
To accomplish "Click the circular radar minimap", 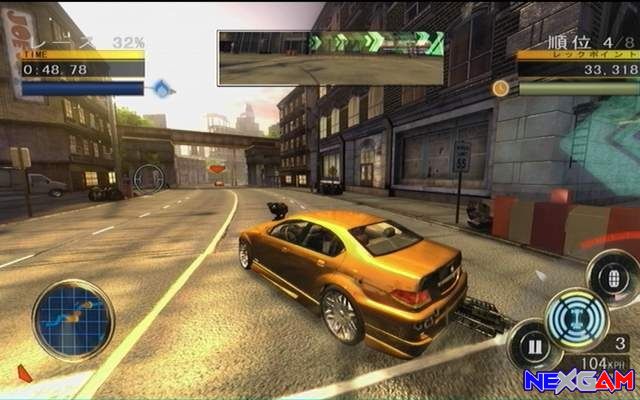I will click(73, 320).
